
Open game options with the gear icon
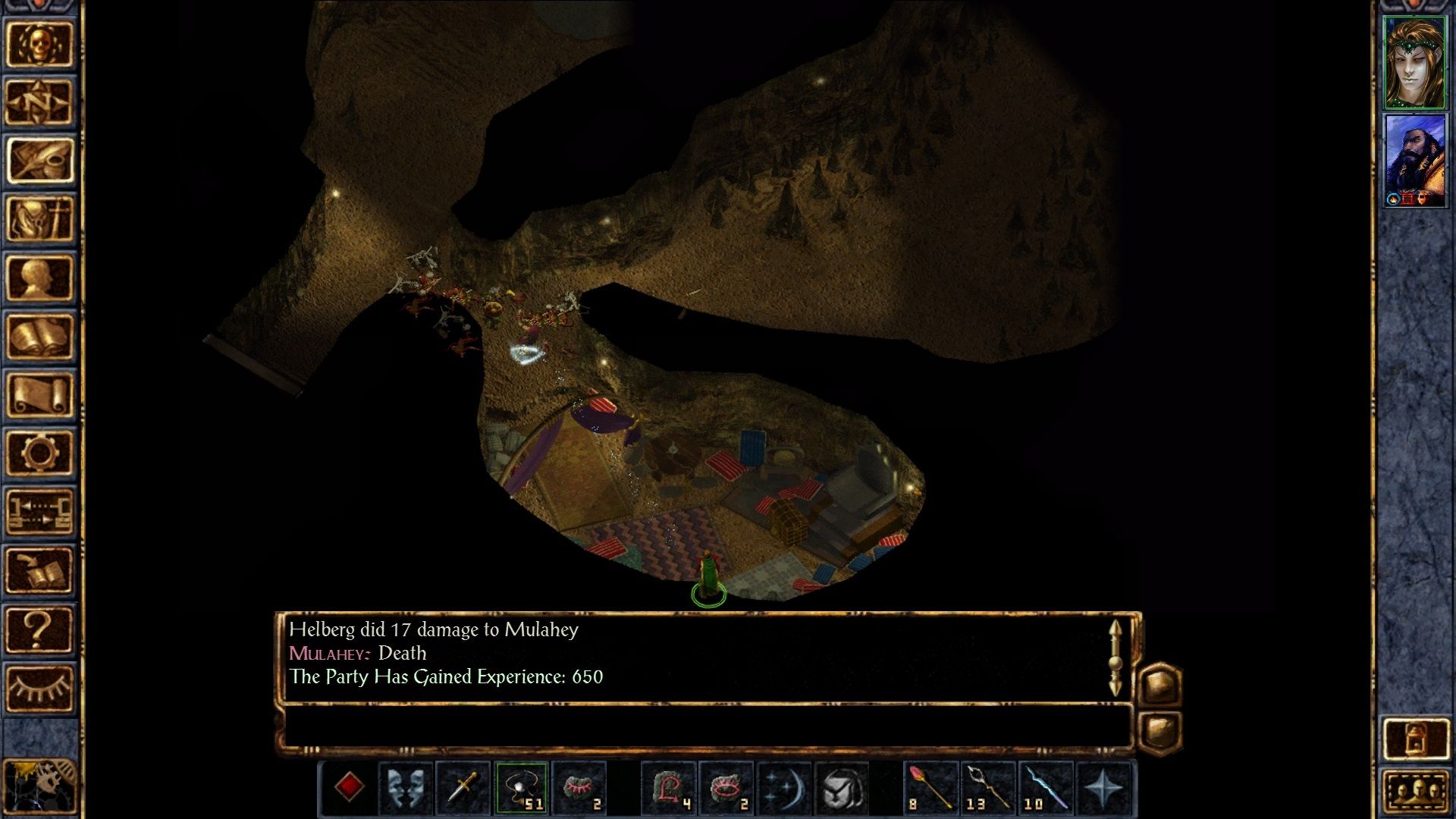39,453
